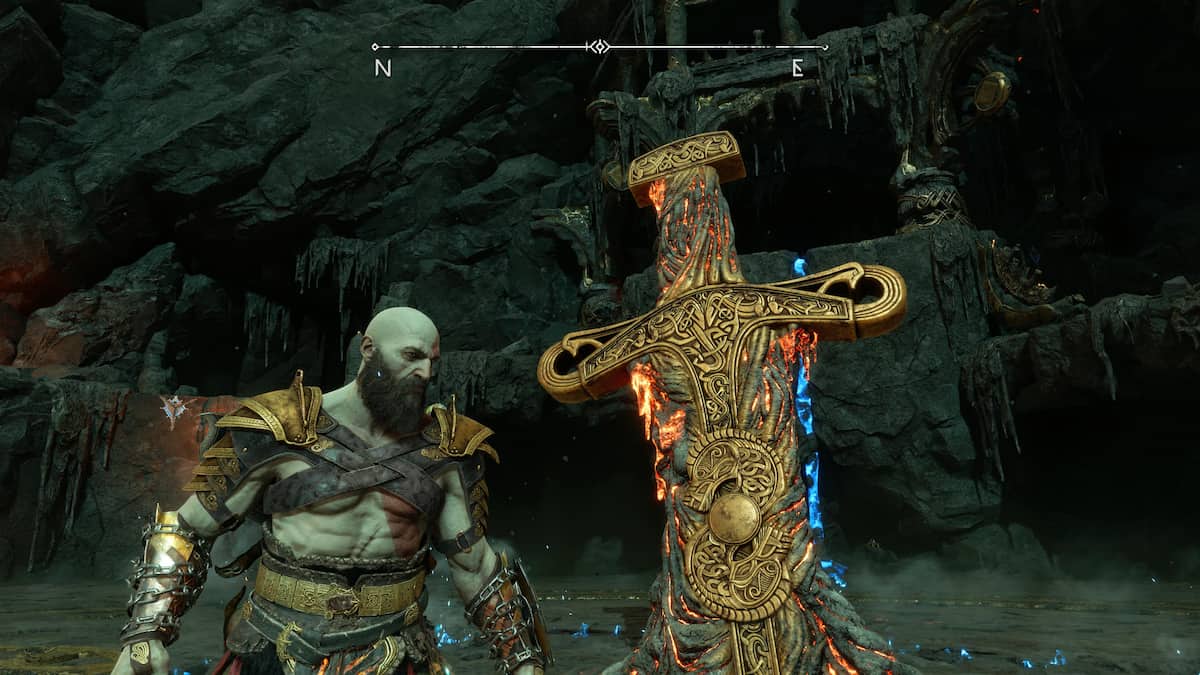Viewport: 1200px width, 675px height.
Task: Click the compass bar's center diamond marker
Action: [598, 46]
